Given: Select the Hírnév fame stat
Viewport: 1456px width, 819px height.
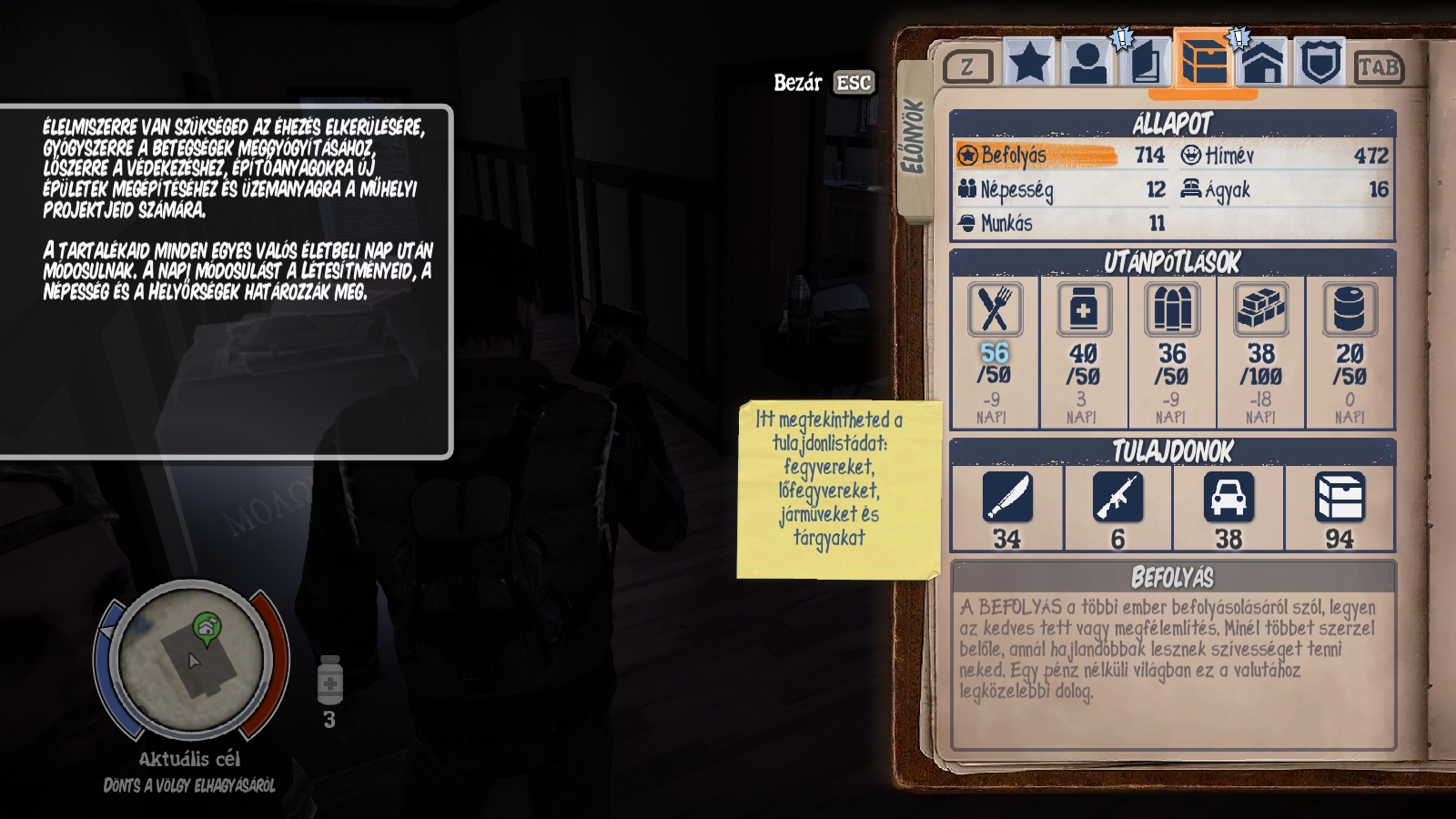Looking at the screenshot, I should point(1284,156).
